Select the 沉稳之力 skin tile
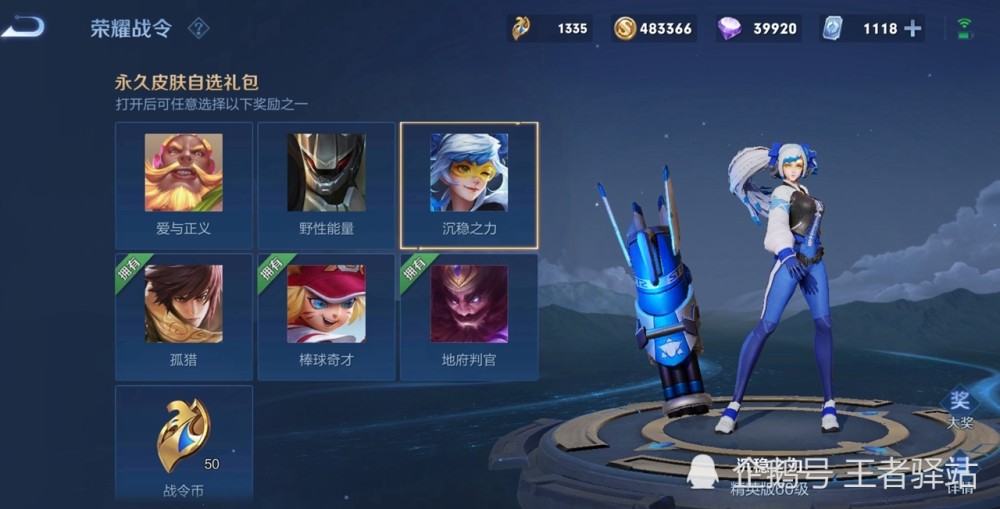 tap(469, 185)
